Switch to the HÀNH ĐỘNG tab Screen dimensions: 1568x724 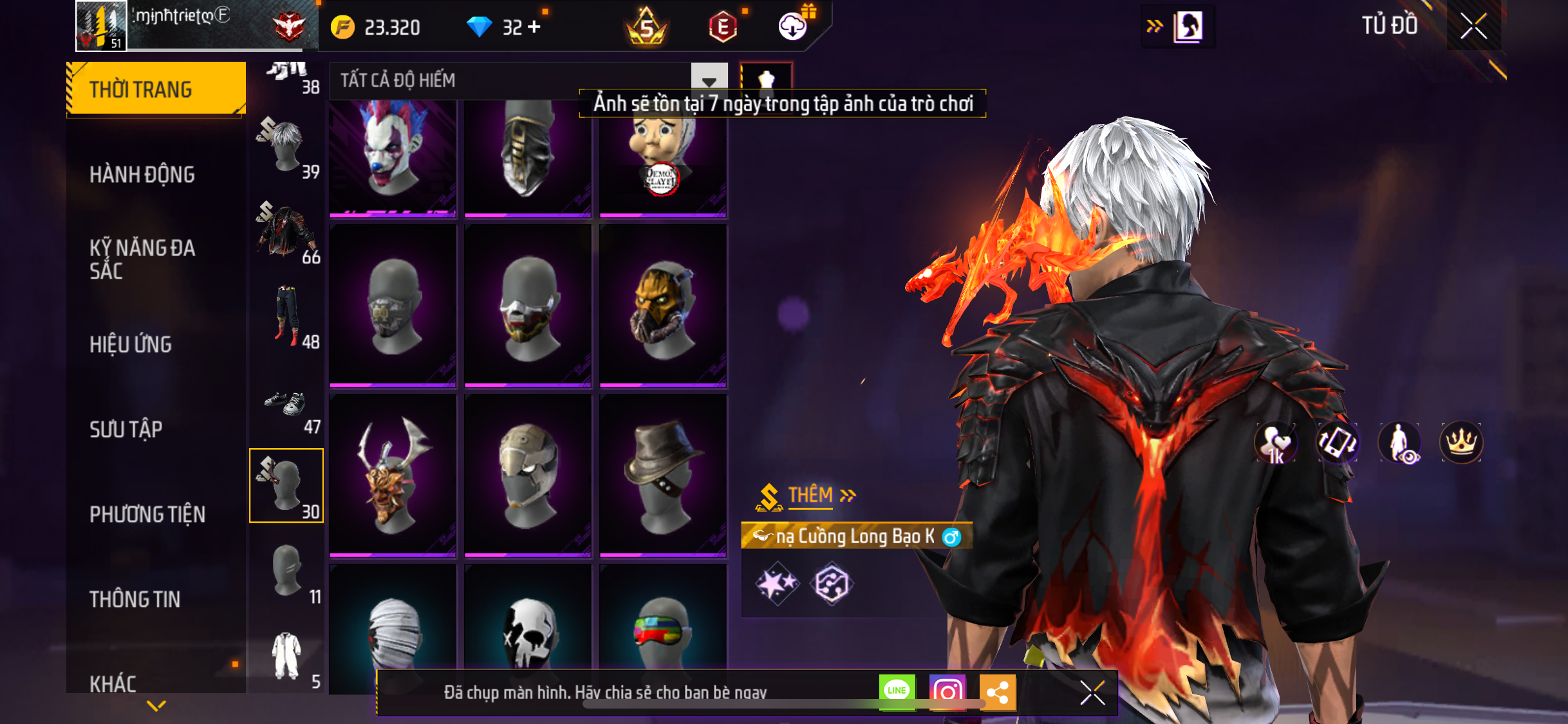pyautogui.click(x=142, y=174)
